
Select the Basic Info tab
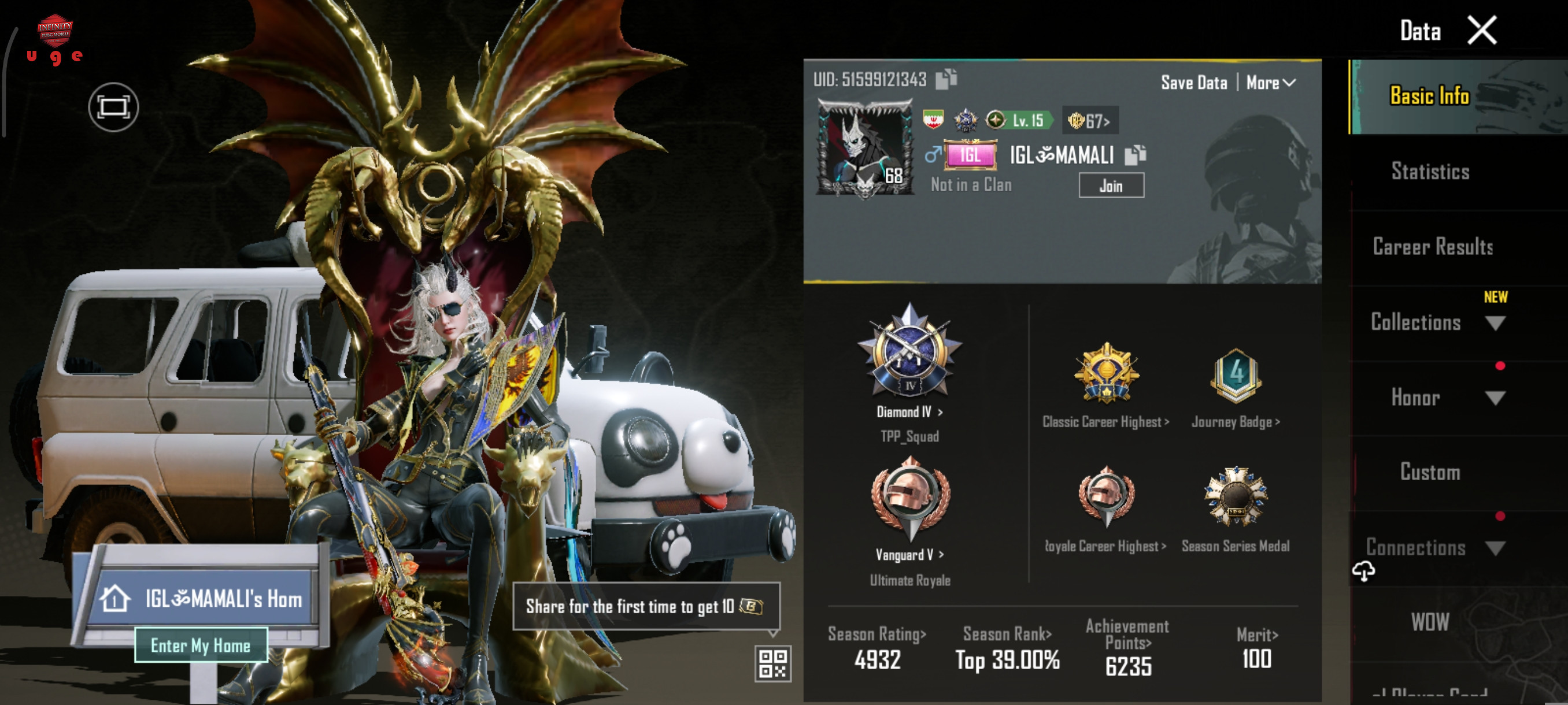(x=1429, y=96)
